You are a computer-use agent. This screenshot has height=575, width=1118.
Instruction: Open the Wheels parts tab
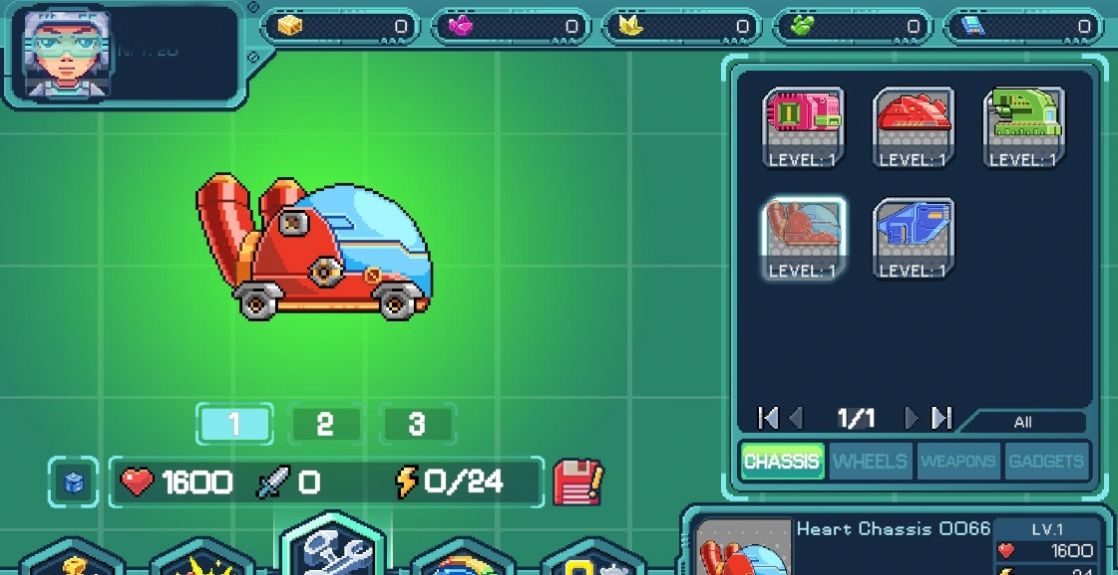(870, 461)
